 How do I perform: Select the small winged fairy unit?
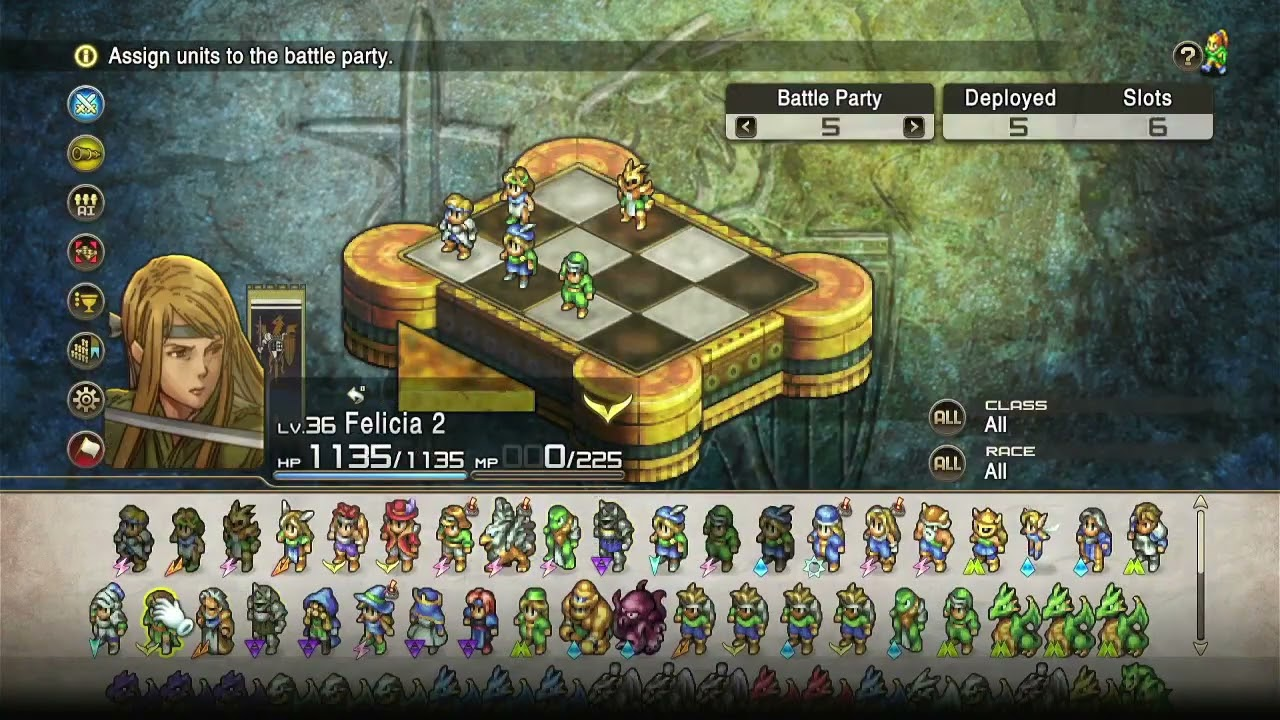coord(1036,535)
